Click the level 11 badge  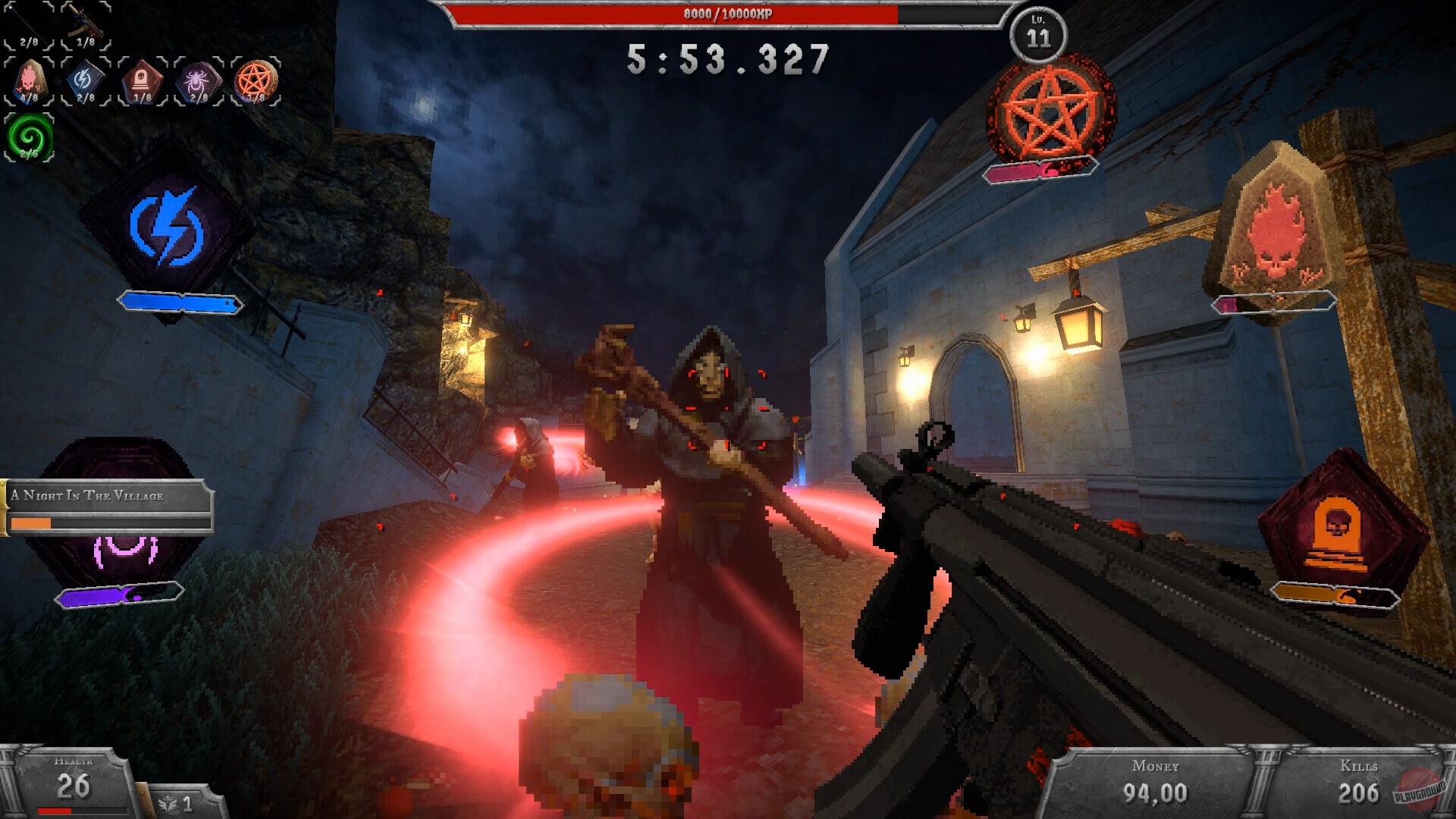point(1039,34)
